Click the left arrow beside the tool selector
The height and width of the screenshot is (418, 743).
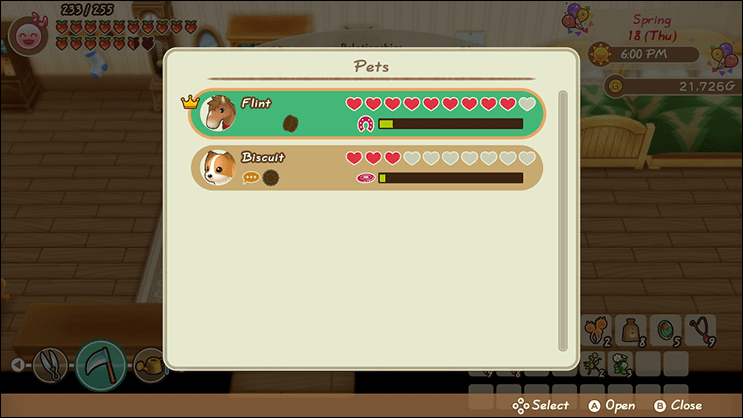click(18, 364)
